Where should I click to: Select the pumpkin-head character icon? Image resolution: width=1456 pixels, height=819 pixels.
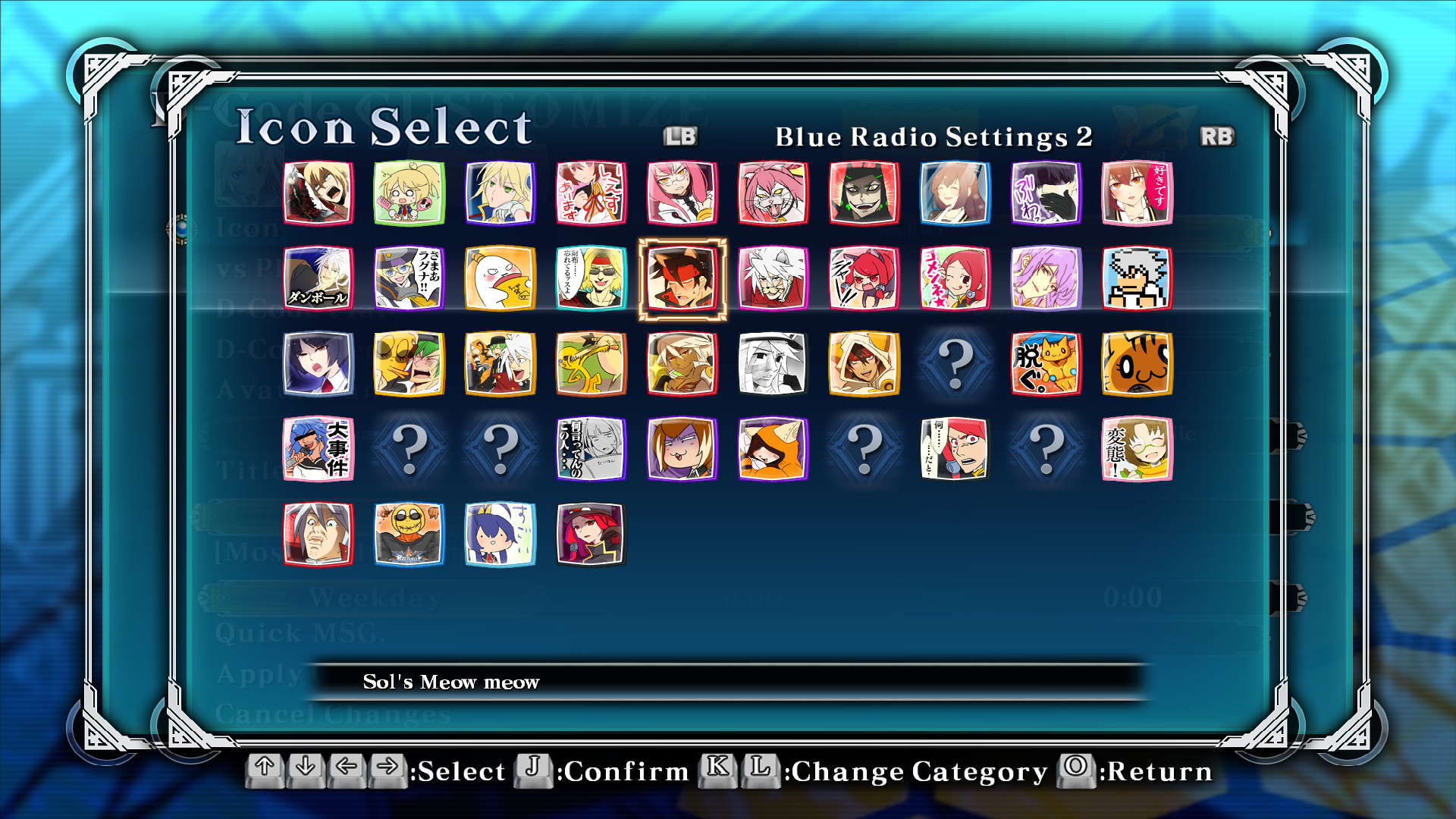tap(409, 535)
